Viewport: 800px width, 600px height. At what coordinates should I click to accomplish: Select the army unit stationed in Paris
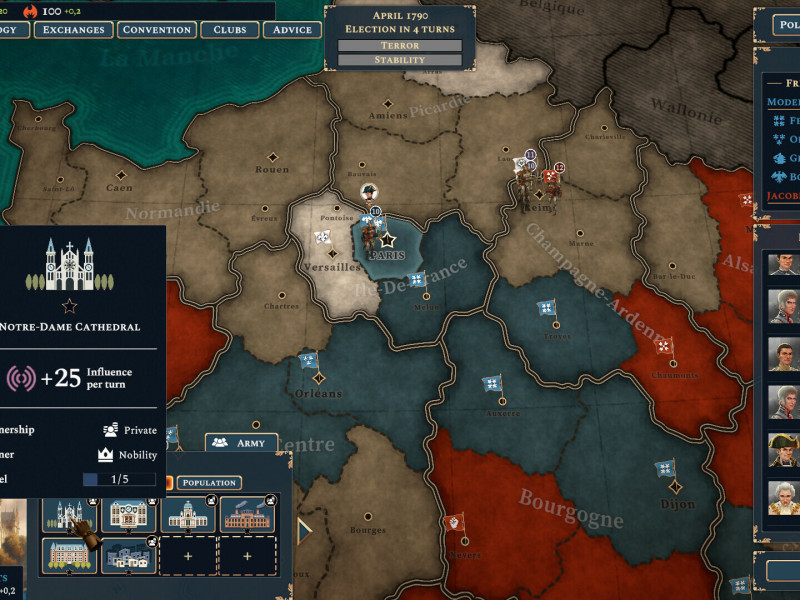[370, 233]
